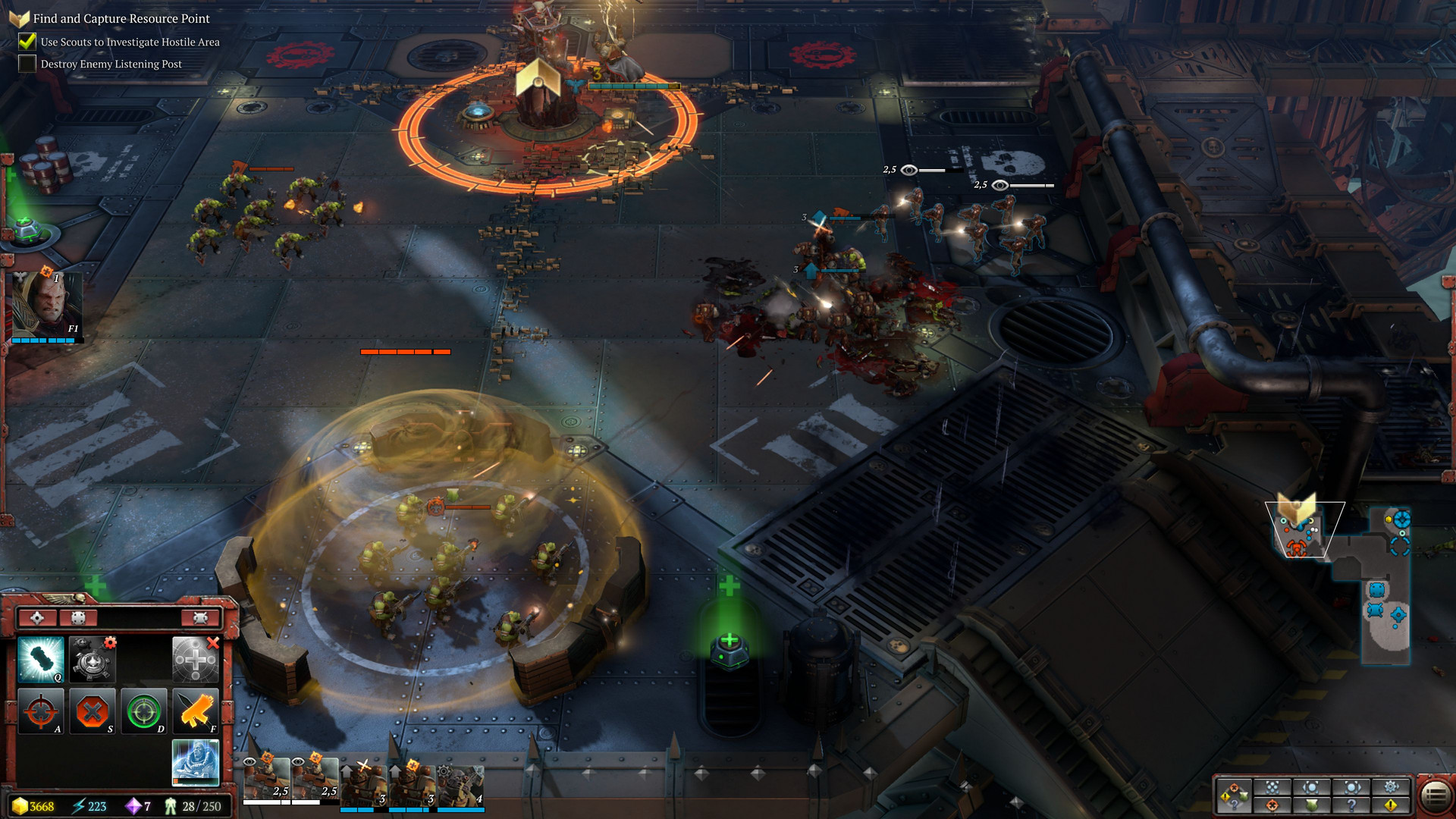
Task: Click the rally point icon with red X
Action: point(195,659)
